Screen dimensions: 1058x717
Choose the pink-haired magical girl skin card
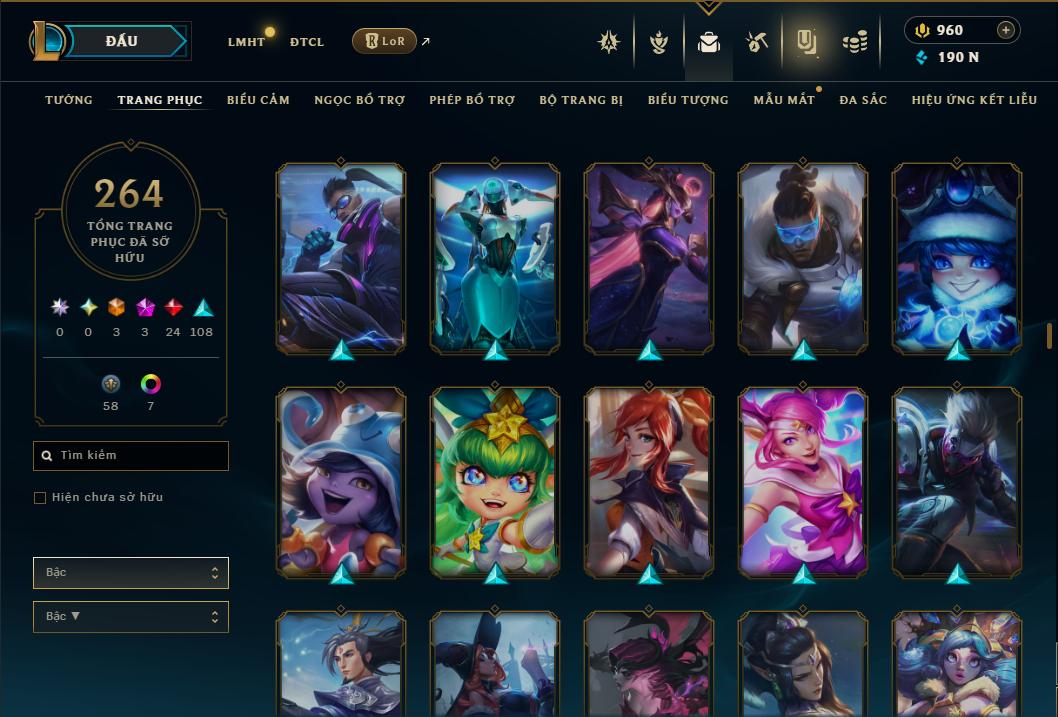coord(803,480)
